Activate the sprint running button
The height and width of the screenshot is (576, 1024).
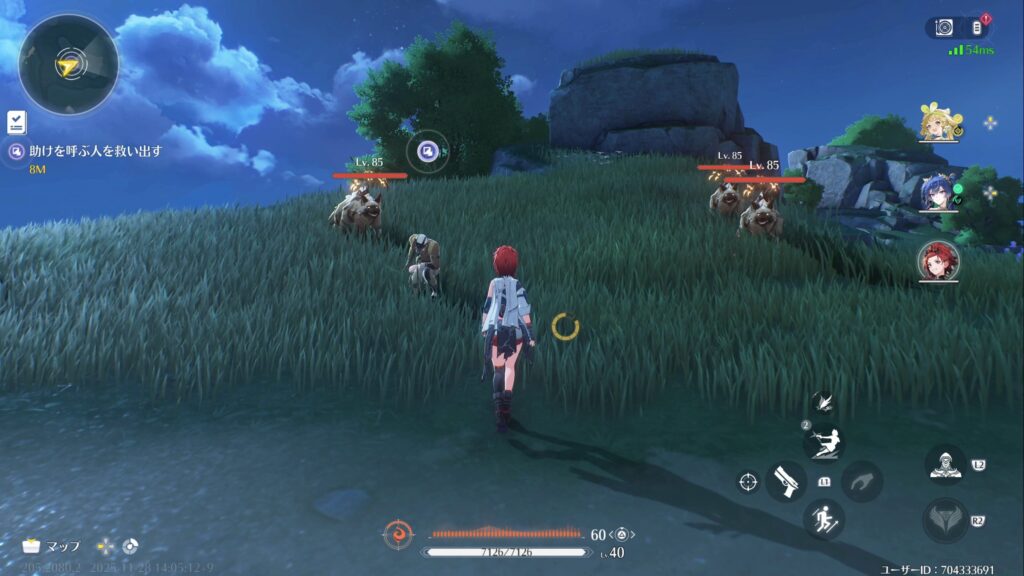(824, 519)
